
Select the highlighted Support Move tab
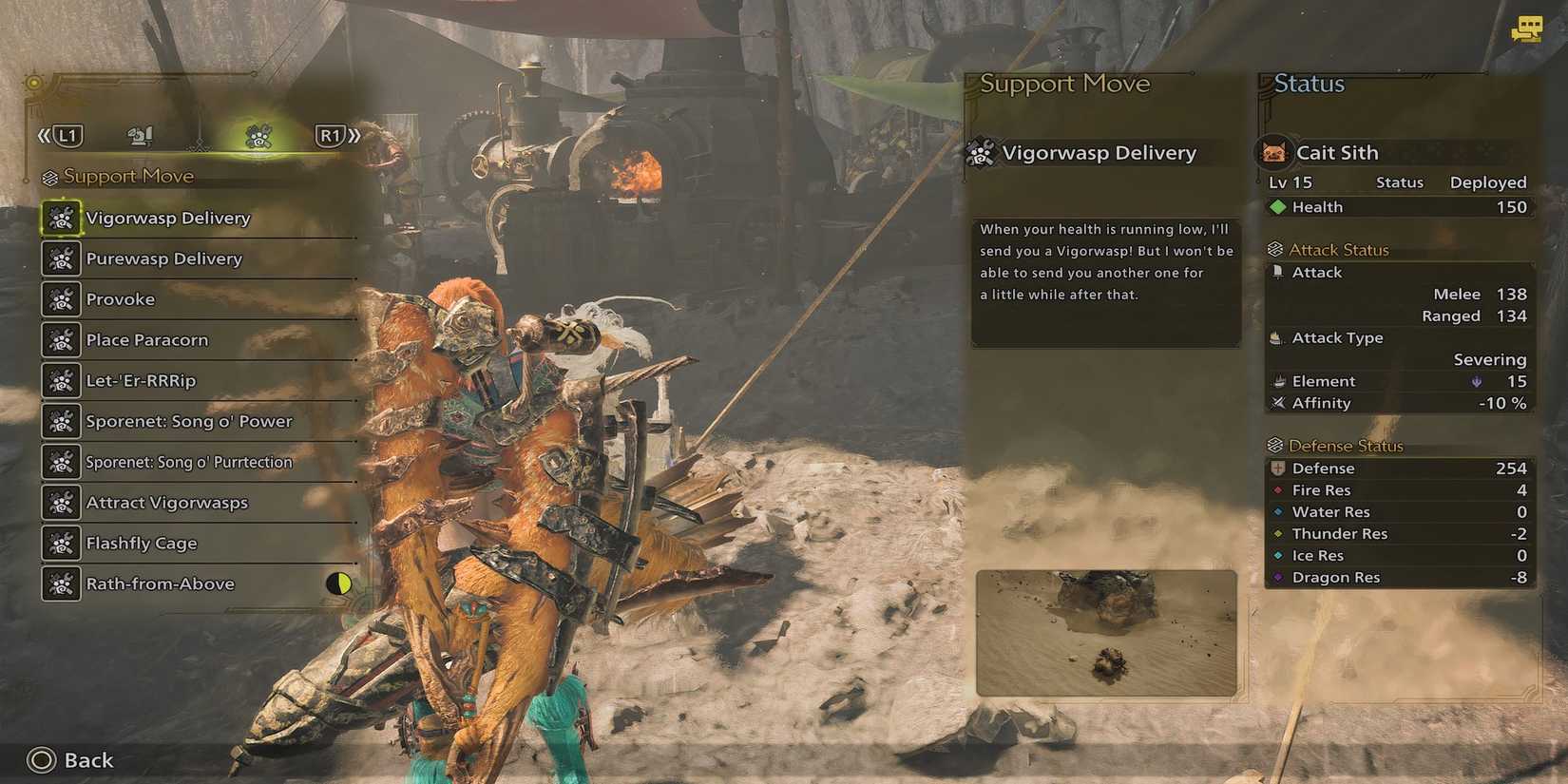pos(258,135)
